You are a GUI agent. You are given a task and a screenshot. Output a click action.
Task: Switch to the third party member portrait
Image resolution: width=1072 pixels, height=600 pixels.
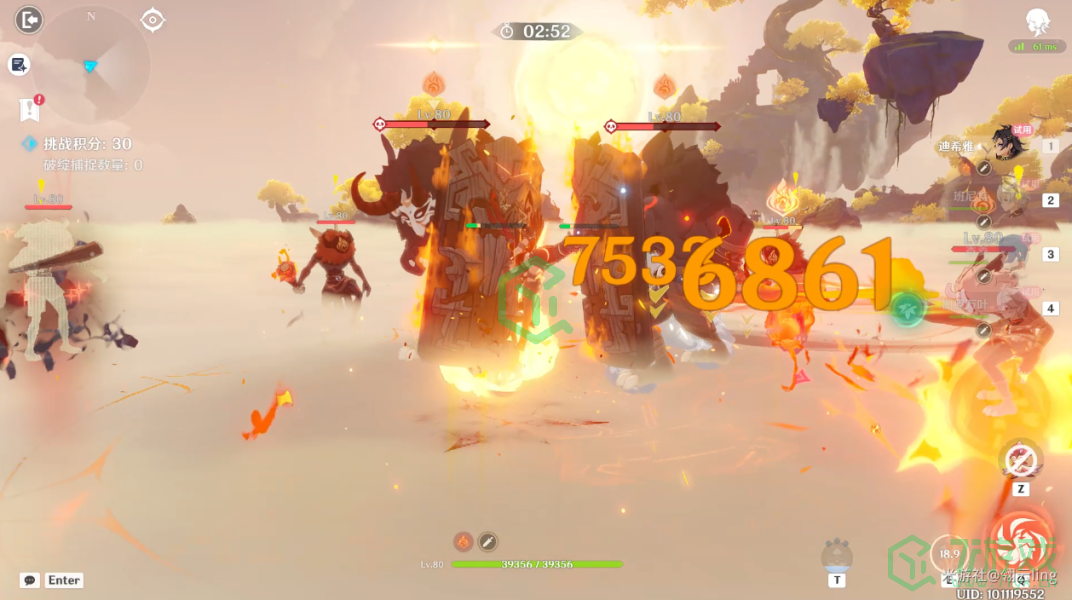1006,254
